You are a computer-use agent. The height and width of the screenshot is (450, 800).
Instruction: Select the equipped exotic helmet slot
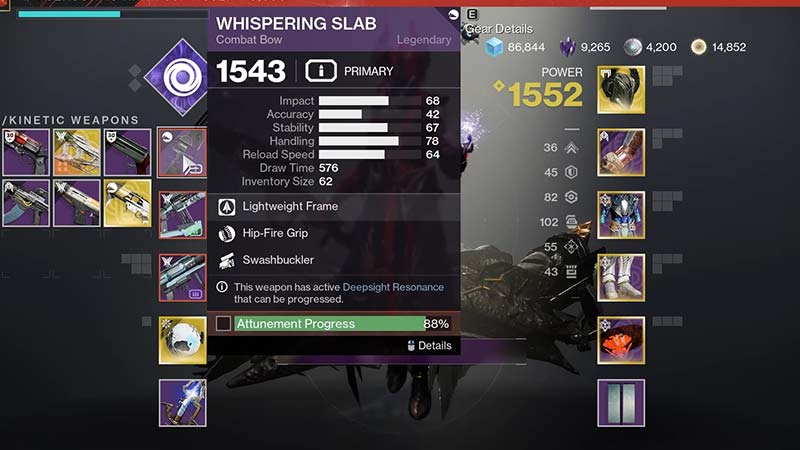pyautogui.click(x=621, y=90)
